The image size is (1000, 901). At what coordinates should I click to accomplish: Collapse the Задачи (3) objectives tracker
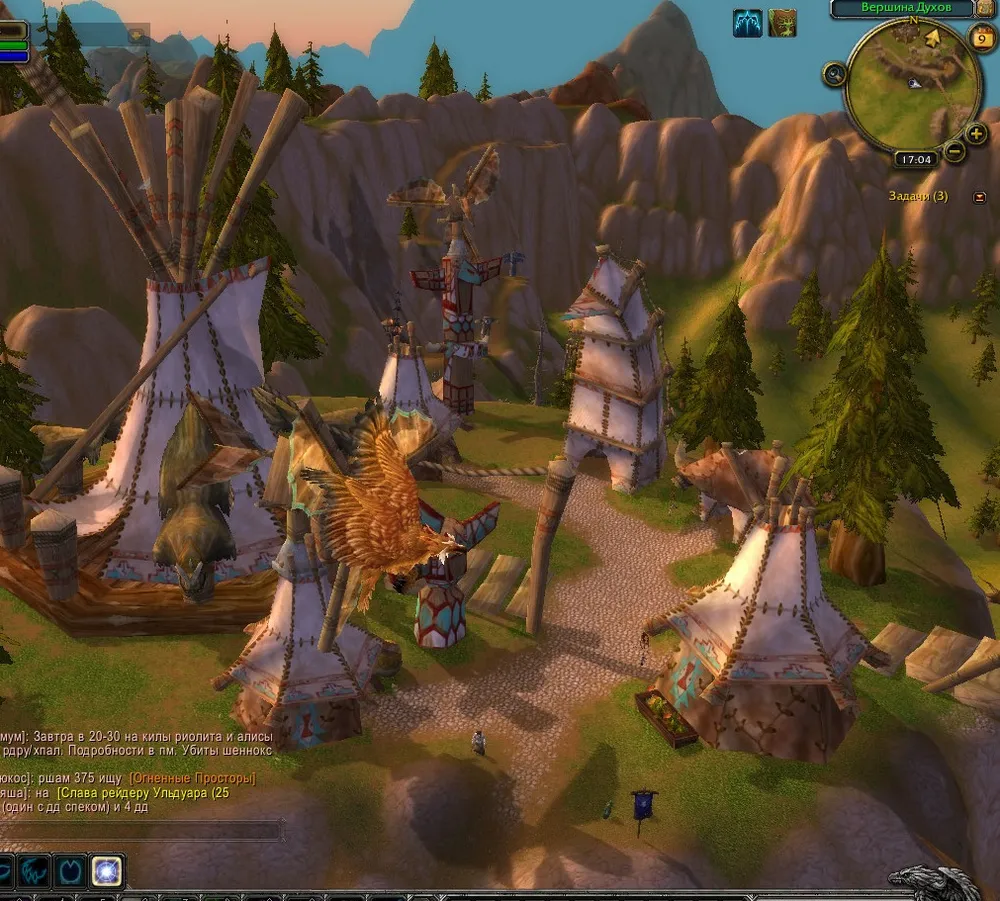[x=979, y=197]
